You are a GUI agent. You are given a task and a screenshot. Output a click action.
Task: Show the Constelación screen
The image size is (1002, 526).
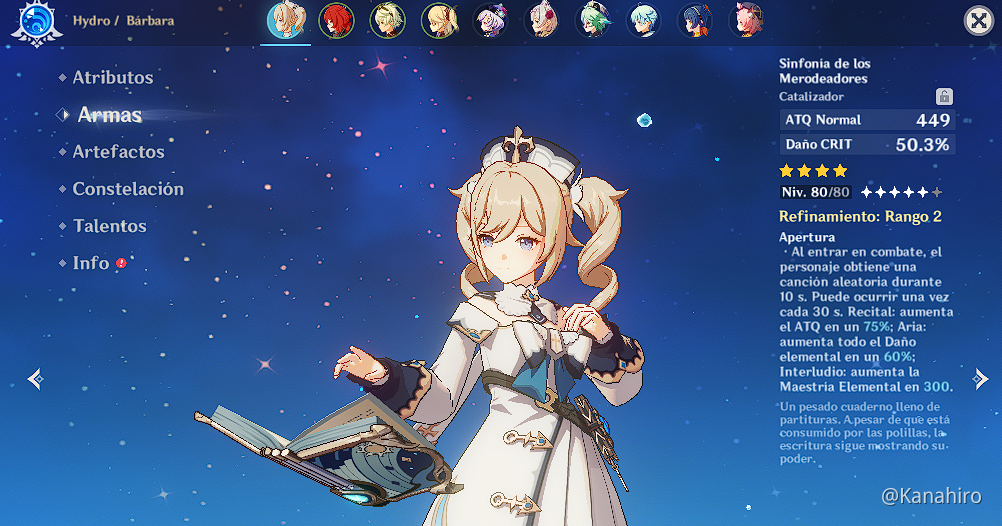point(127,189)
